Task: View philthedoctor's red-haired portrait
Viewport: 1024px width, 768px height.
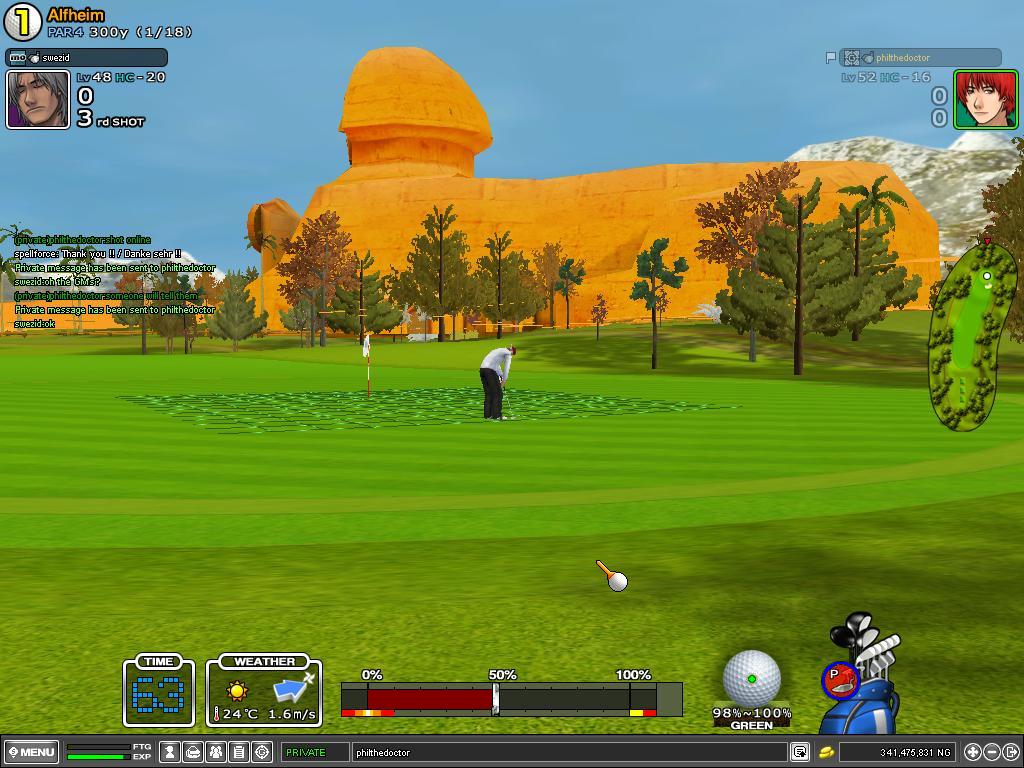Action: click(x=985, y=100)
